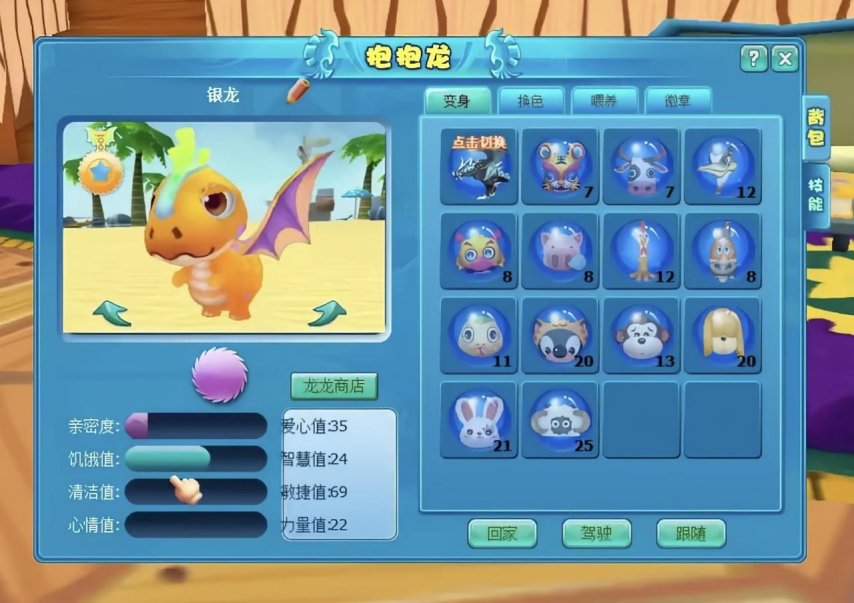Open the 喂养 feeding tab
Image resolution: width=854 pixels, height=603 pixels.
pos(604,100)
